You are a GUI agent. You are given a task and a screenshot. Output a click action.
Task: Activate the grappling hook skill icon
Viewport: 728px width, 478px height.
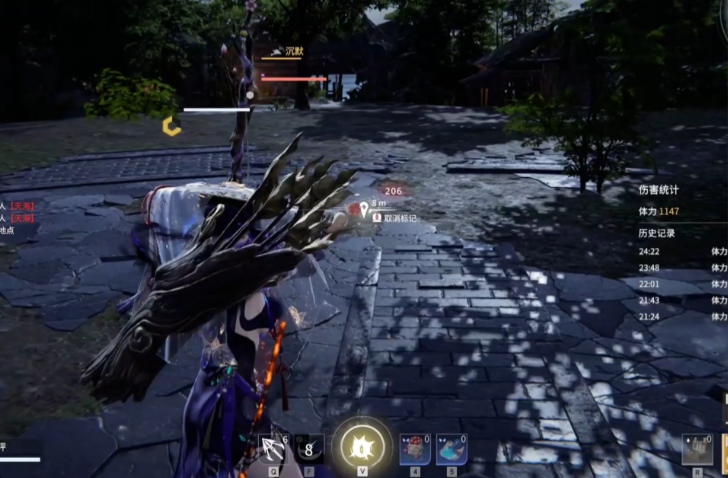pos(272,447)
